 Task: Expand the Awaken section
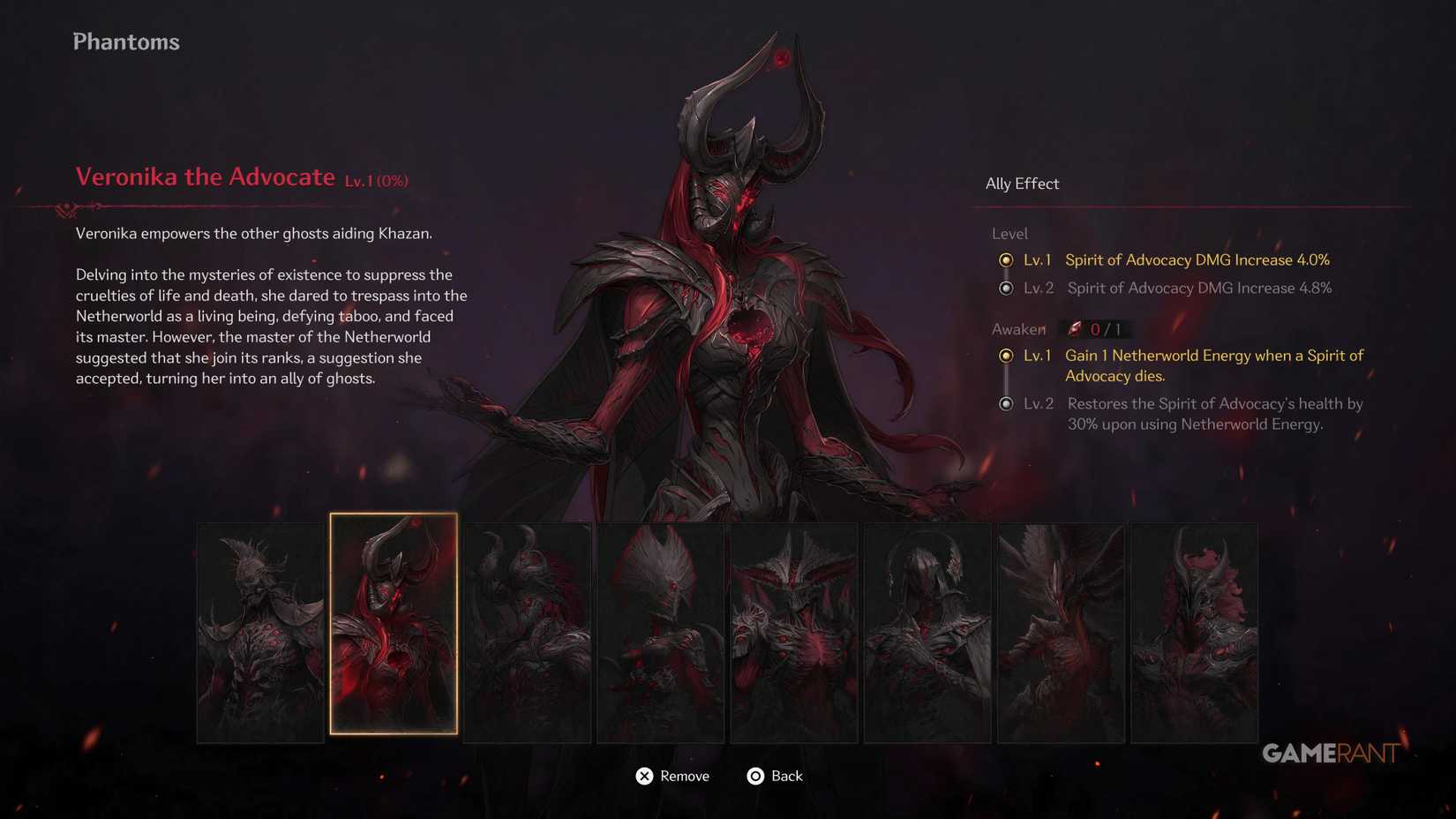point(1017,328)
